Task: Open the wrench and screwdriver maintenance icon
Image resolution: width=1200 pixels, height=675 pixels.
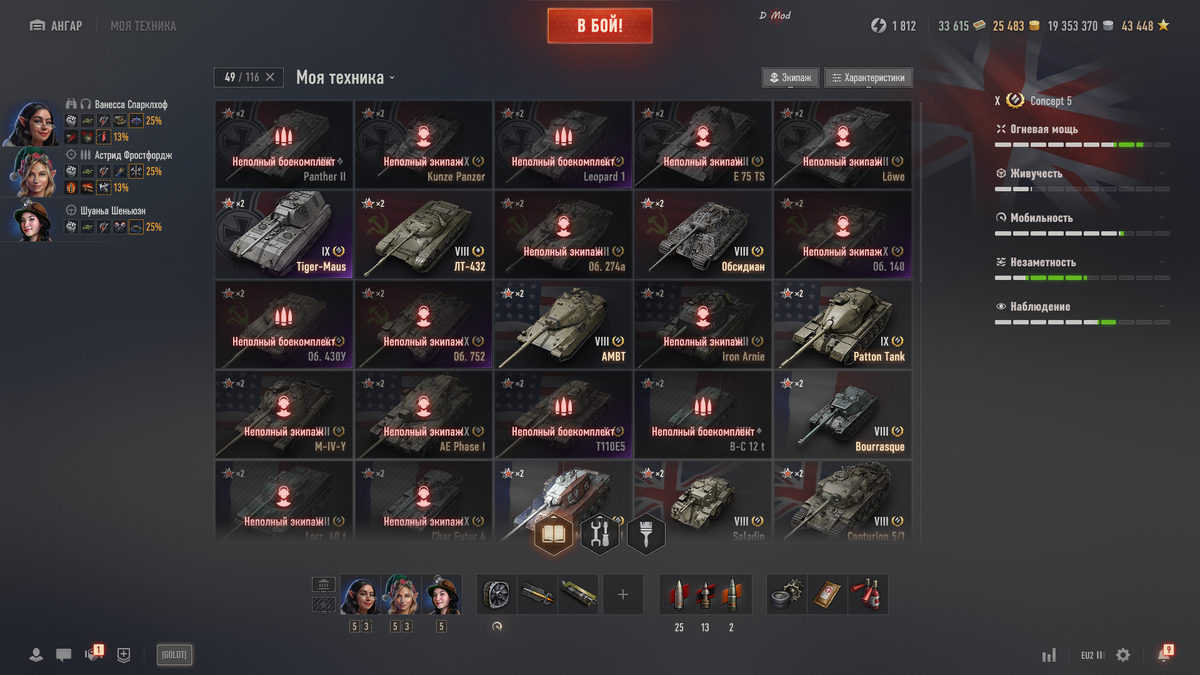Action: coord(600,534)
